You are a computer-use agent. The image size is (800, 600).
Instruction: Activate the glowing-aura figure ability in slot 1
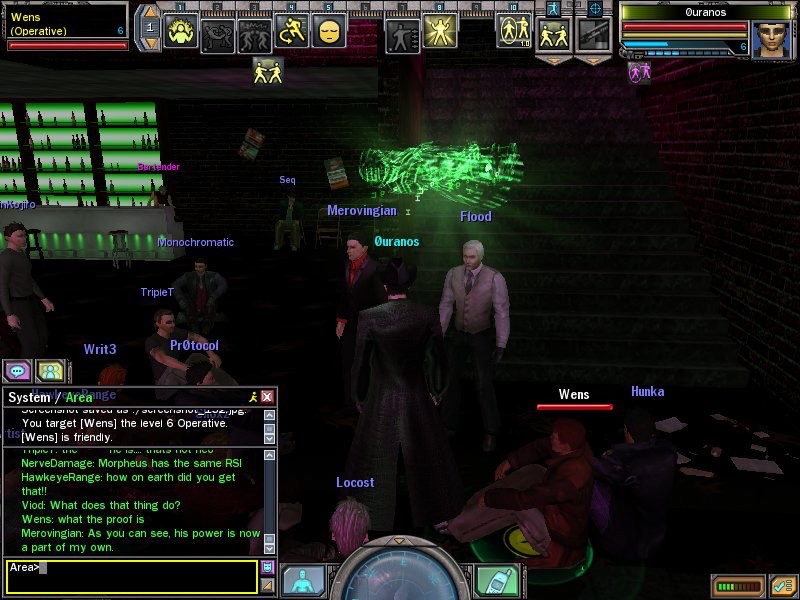(x=181, y=33)
